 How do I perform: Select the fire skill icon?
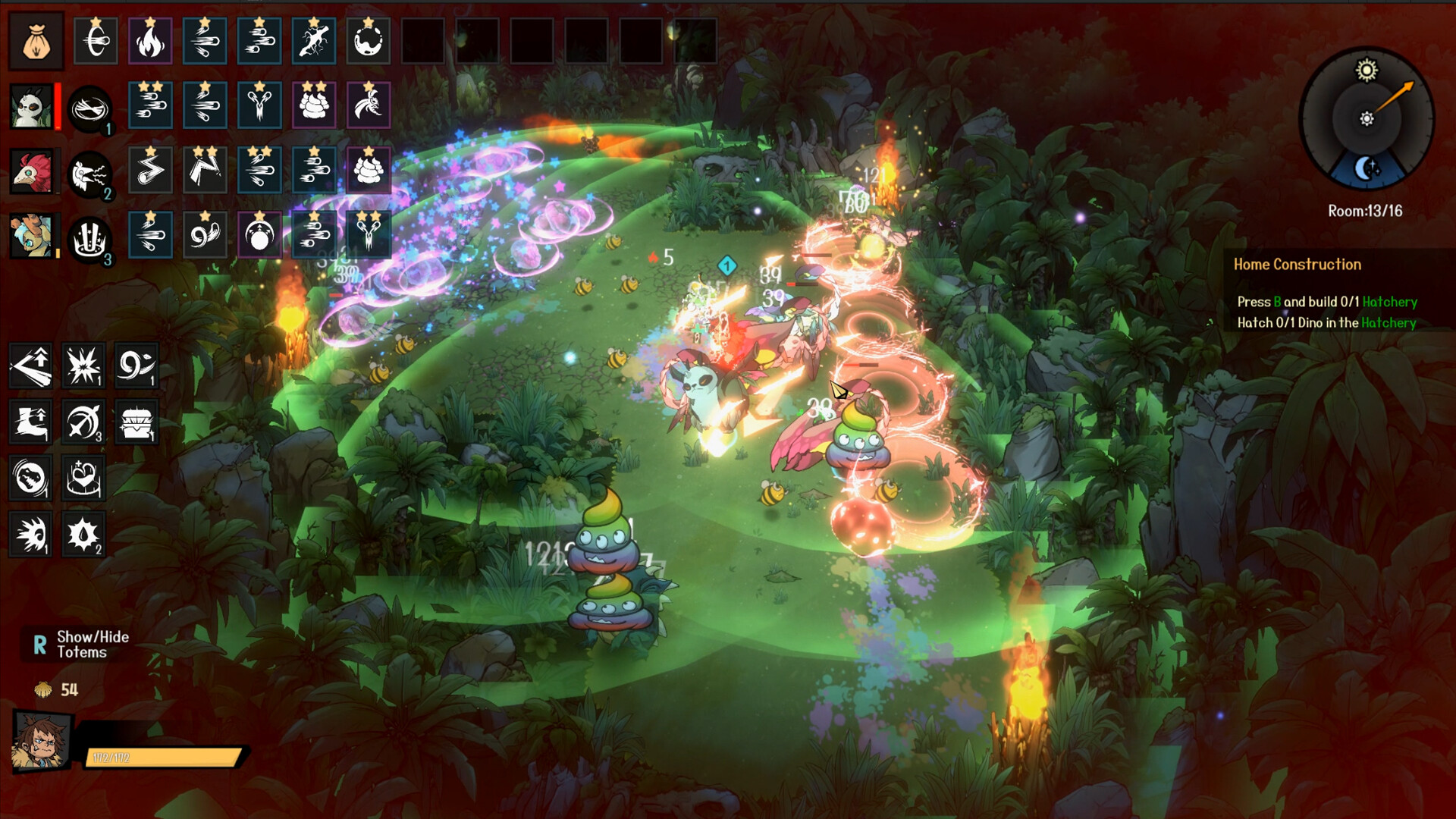click(x=150, y=41)
